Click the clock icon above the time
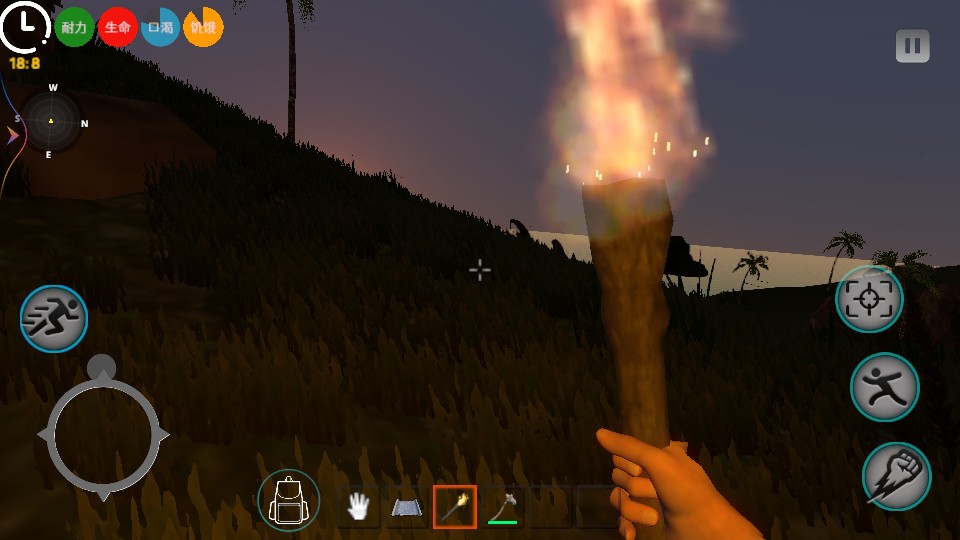960x540 pixels. pos(25,26)
